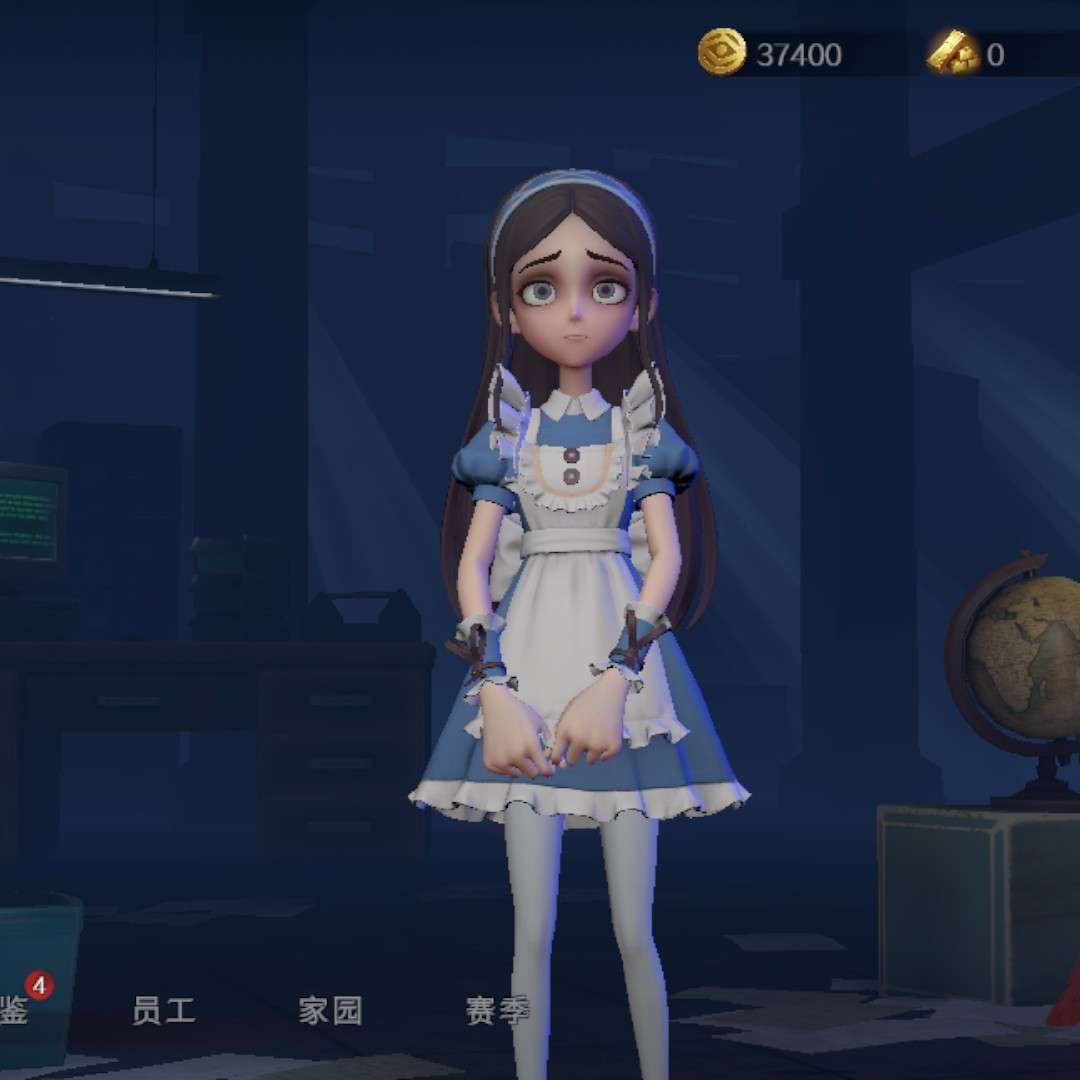The height and width of the screenshot is (1080, 1080).
Task: Open the 员工 (Staff) menu
Action: pos(163,1010)
